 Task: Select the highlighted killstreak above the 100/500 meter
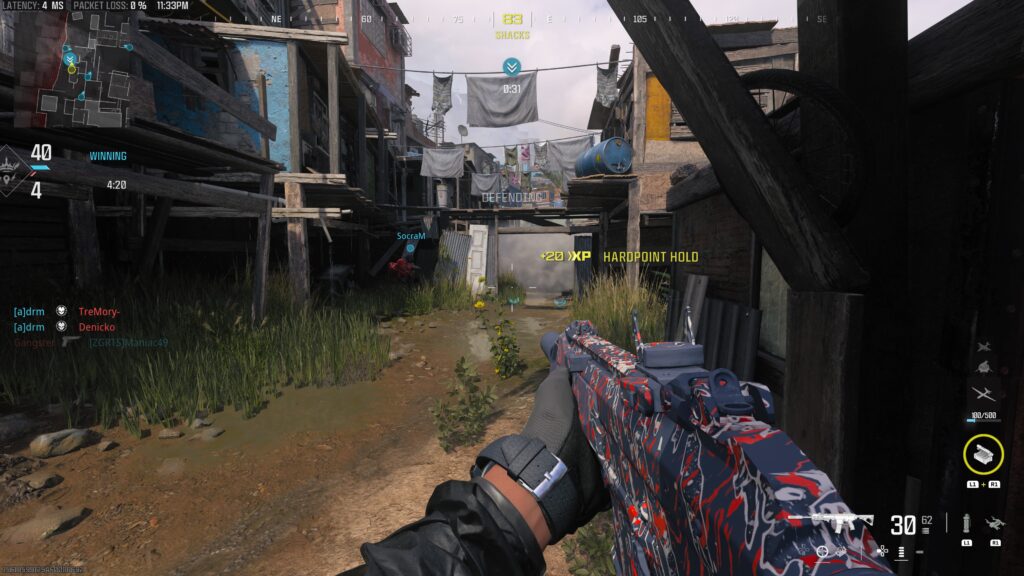(x=983, y=394)
